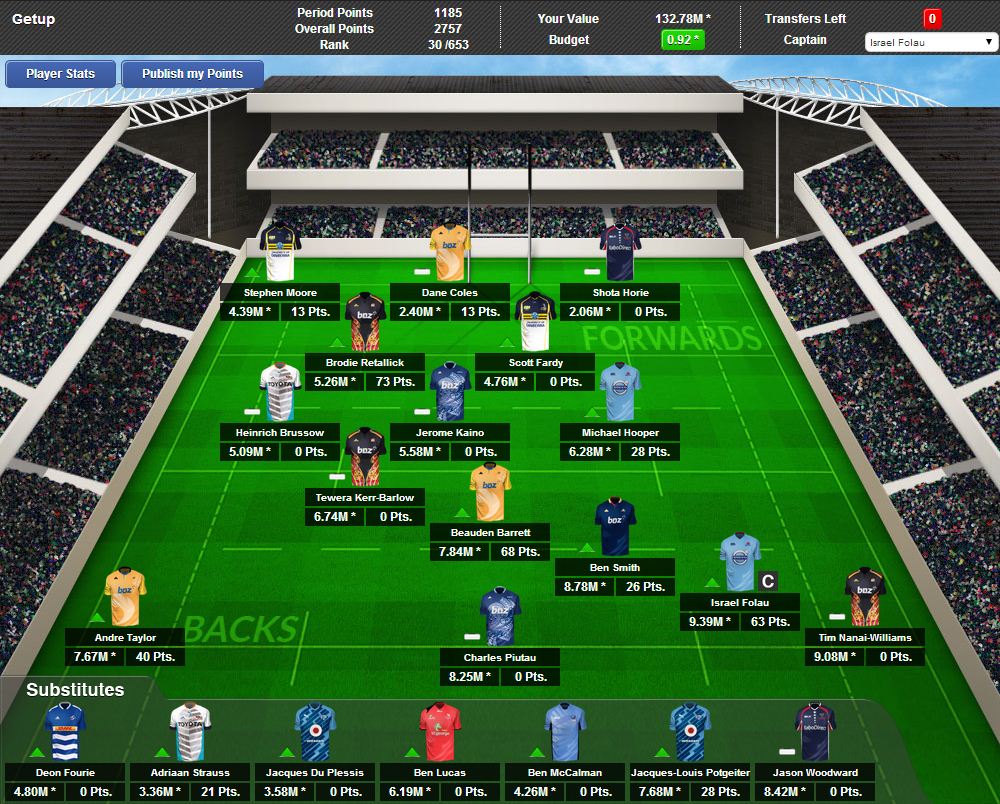
Task: Select Tewera Kerr-Barlow's player jersey
Action: (x=365, y=456)
